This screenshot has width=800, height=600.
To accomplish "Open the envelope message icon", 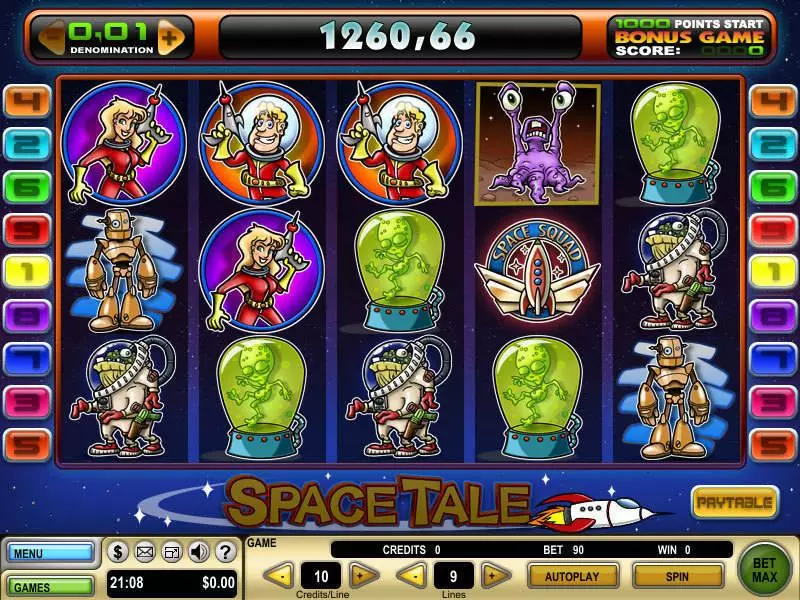I will tap(145, 551).
